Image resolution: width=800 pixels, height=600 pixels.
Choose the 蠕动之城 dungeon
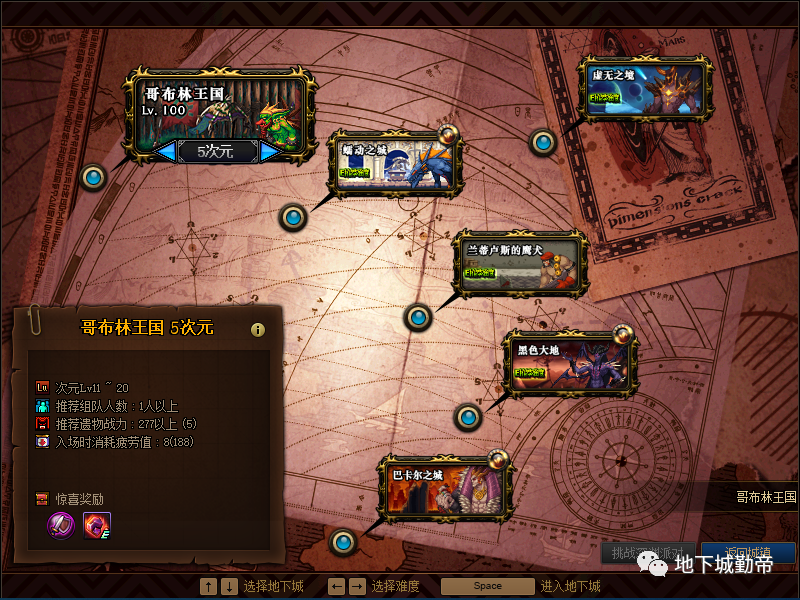coord(397,164)
